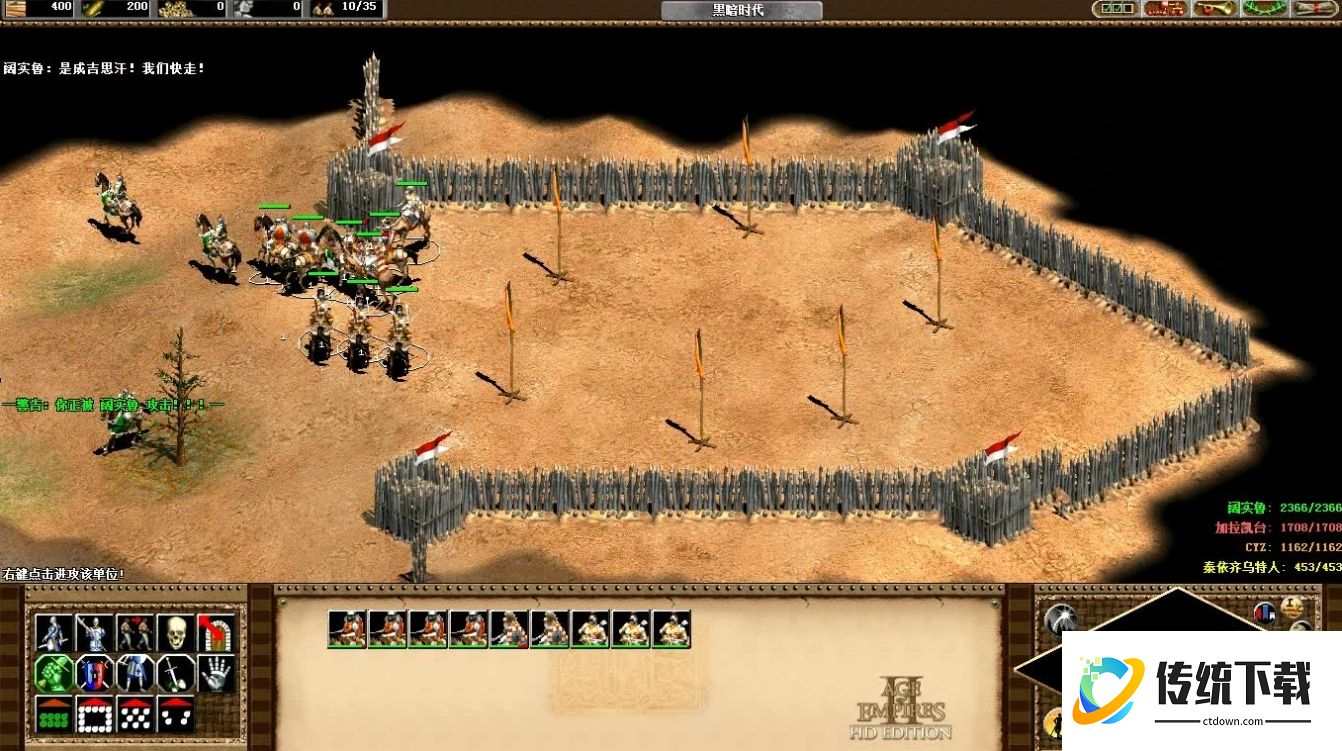This screenshot has height=751, width=1342.
Task: Select the flank formation button
Action: pyautogui.click(x=176, y=713)
